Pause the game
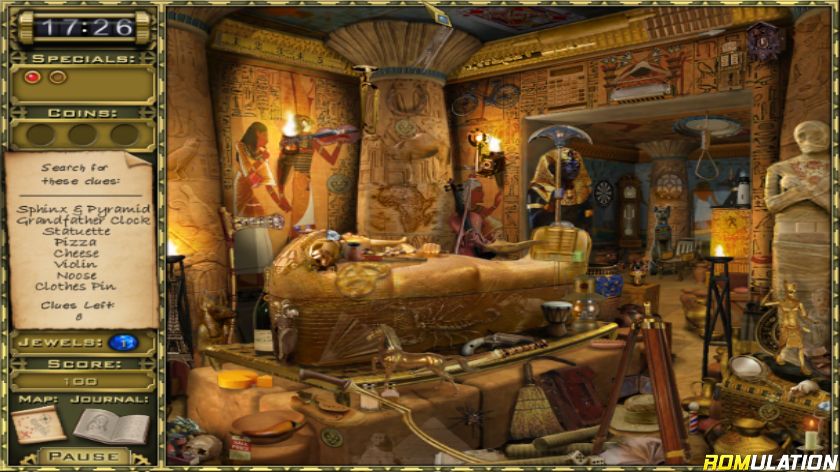 point(82,457)
